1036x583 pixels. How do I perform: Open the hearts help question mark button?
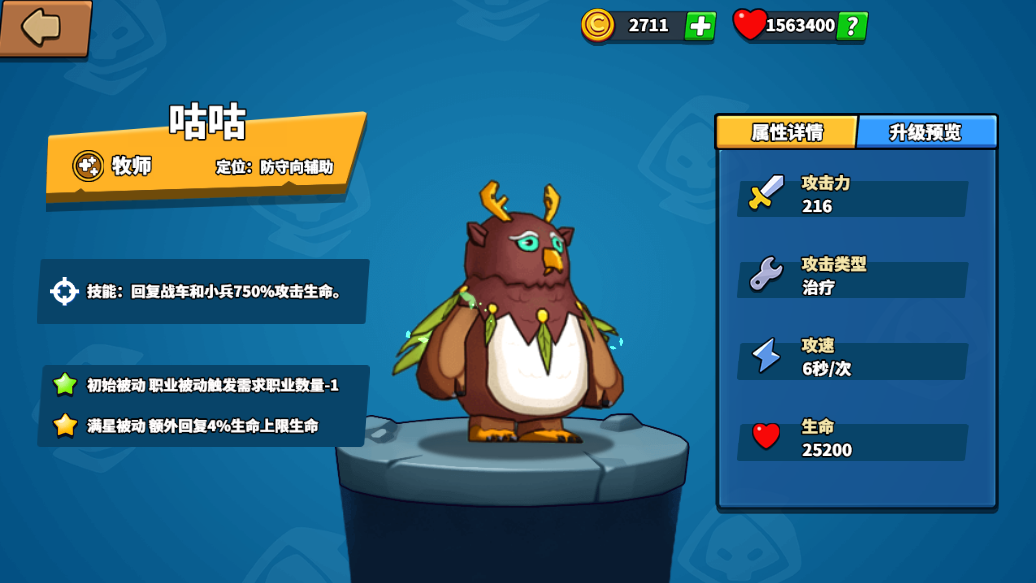(x=852, y=26)
